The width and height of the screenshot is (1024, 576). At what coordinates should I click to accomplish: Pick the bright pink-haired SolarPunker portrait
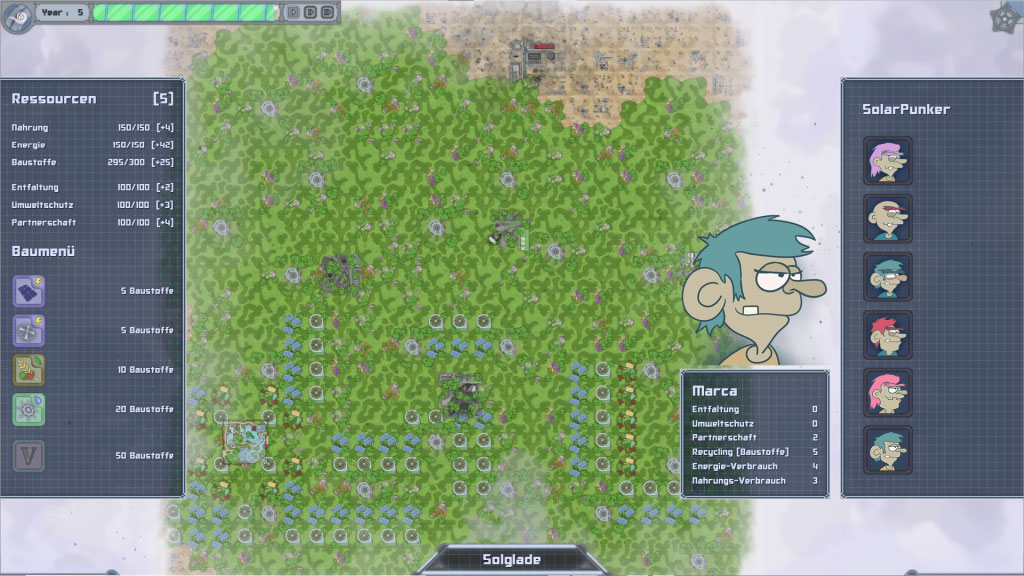click(887, 393)
